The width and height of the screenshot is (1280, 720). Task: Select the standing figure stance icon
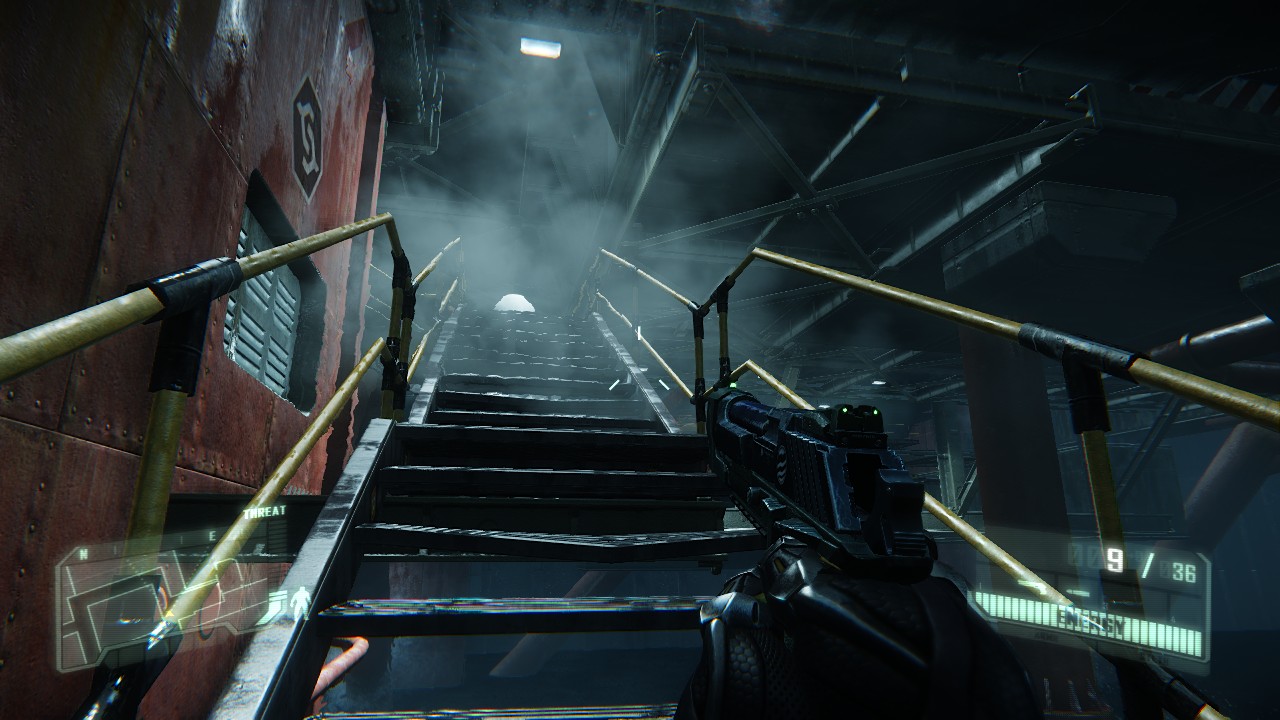(300, 602)
